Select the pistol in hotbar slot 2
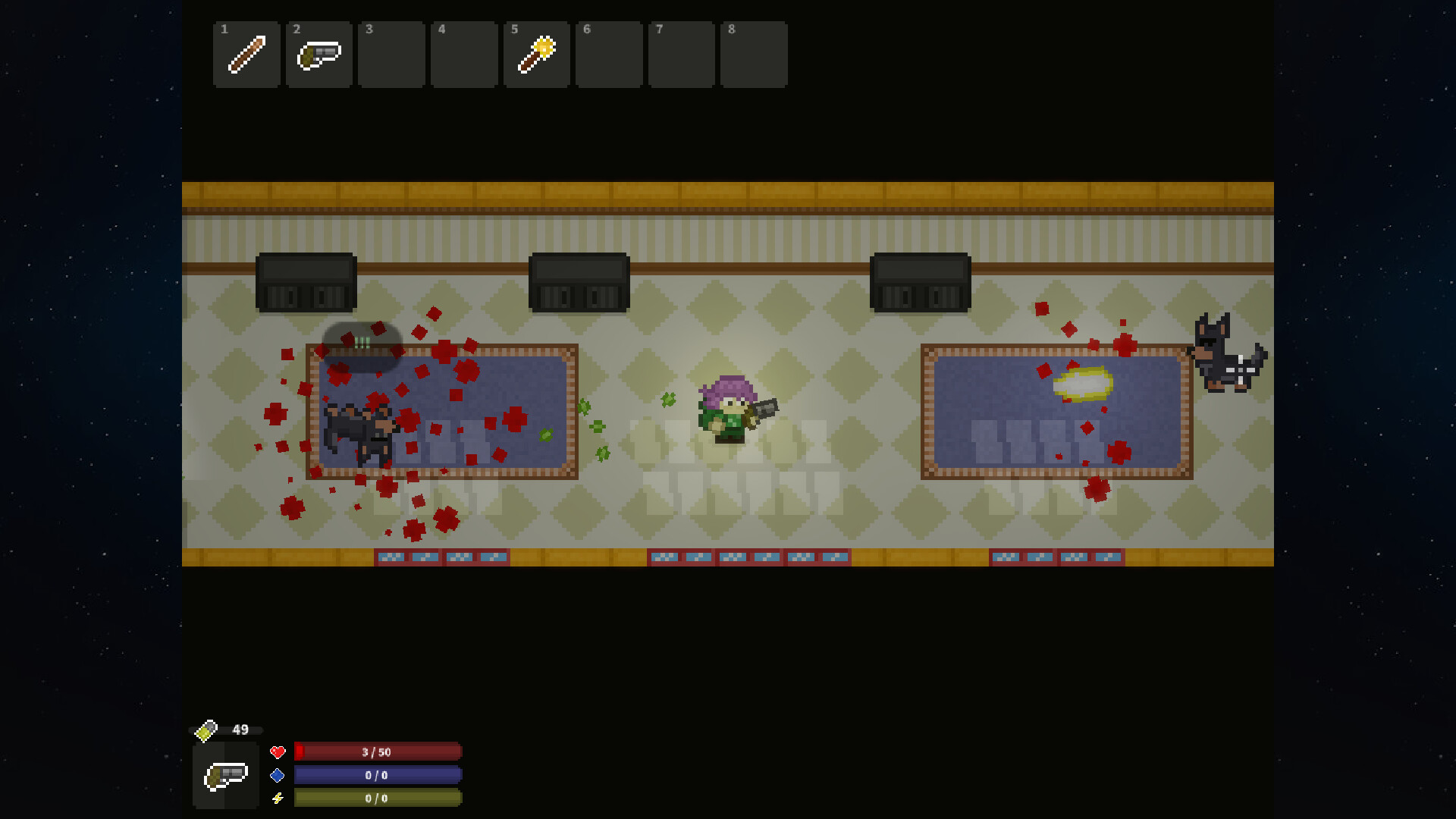 click(x=318, y=54)
